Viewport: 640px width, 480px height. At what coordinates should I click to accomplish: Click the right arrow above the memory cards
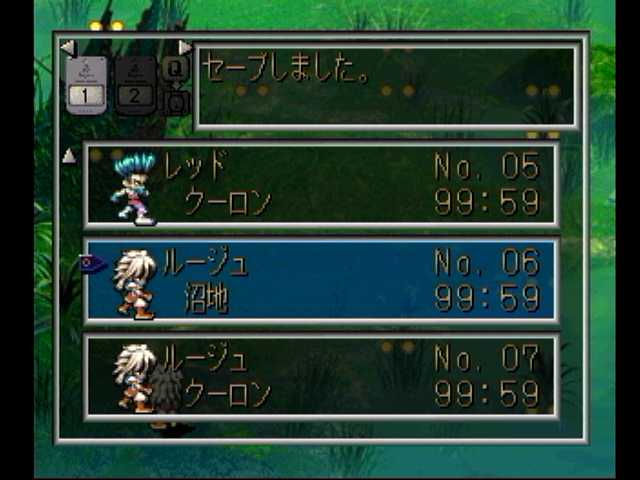tap(185, 47)
